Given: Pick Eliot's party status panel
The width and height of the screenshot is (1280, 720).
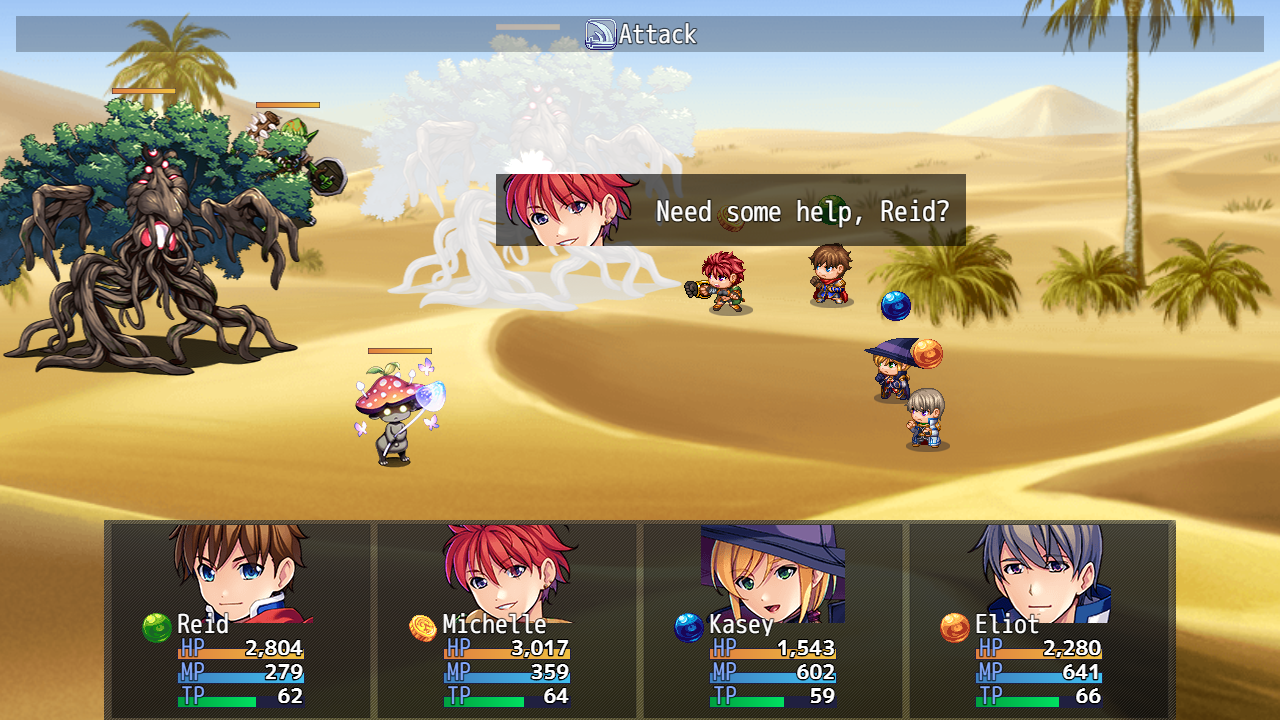Looking at the screenshot, I should click(1038, 619).
